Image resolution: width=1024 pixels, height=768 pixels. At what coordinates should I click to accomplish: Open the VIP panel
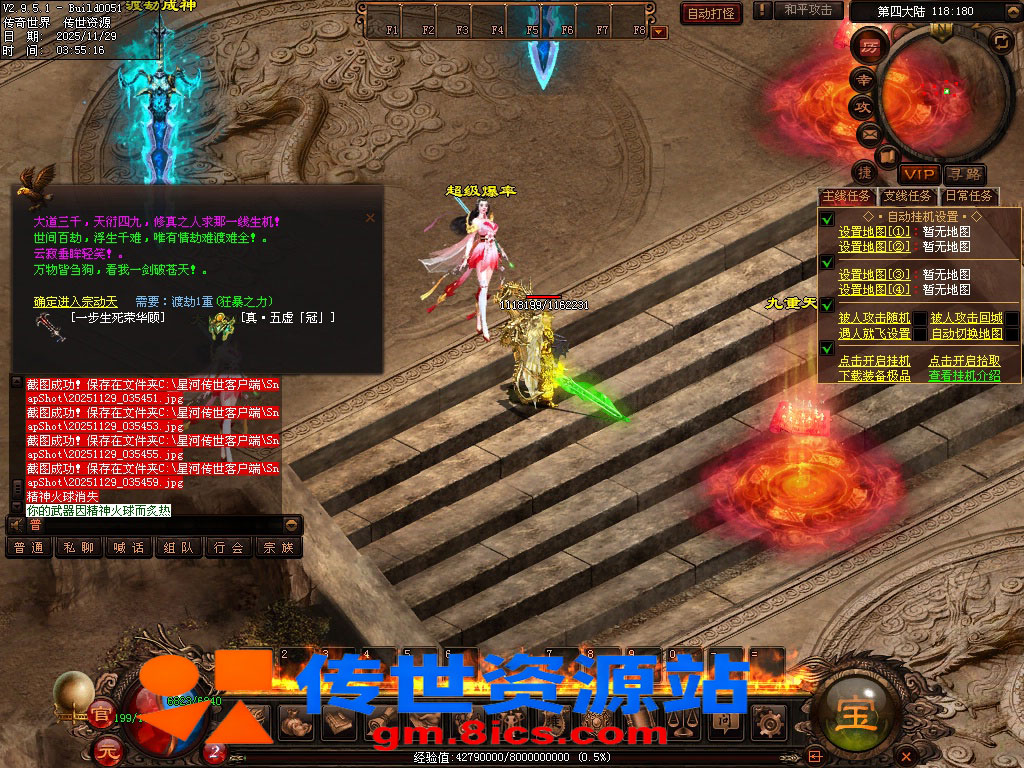[x=916, y=174]
